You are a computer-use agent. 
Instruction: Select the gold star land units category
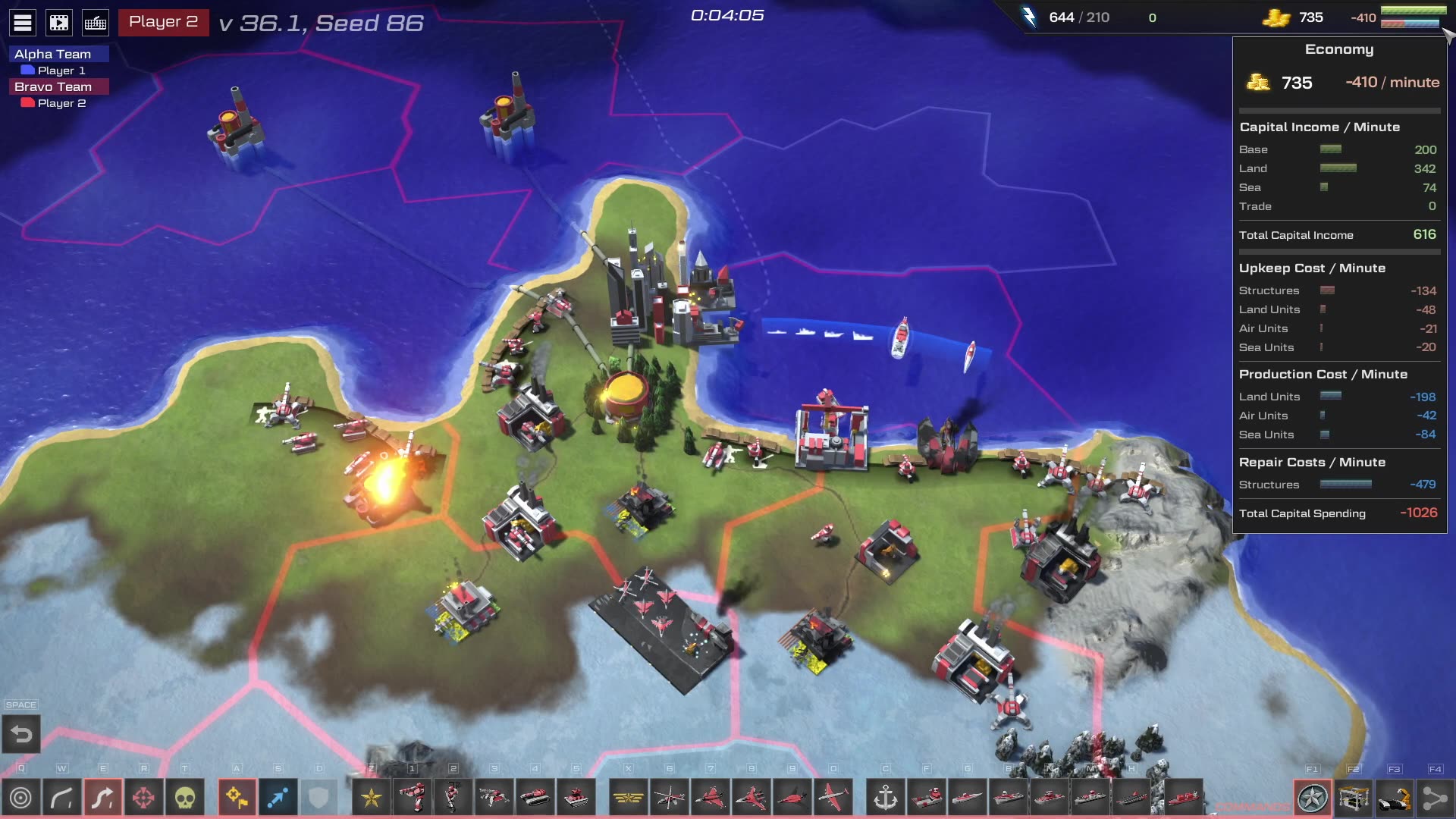372,798
